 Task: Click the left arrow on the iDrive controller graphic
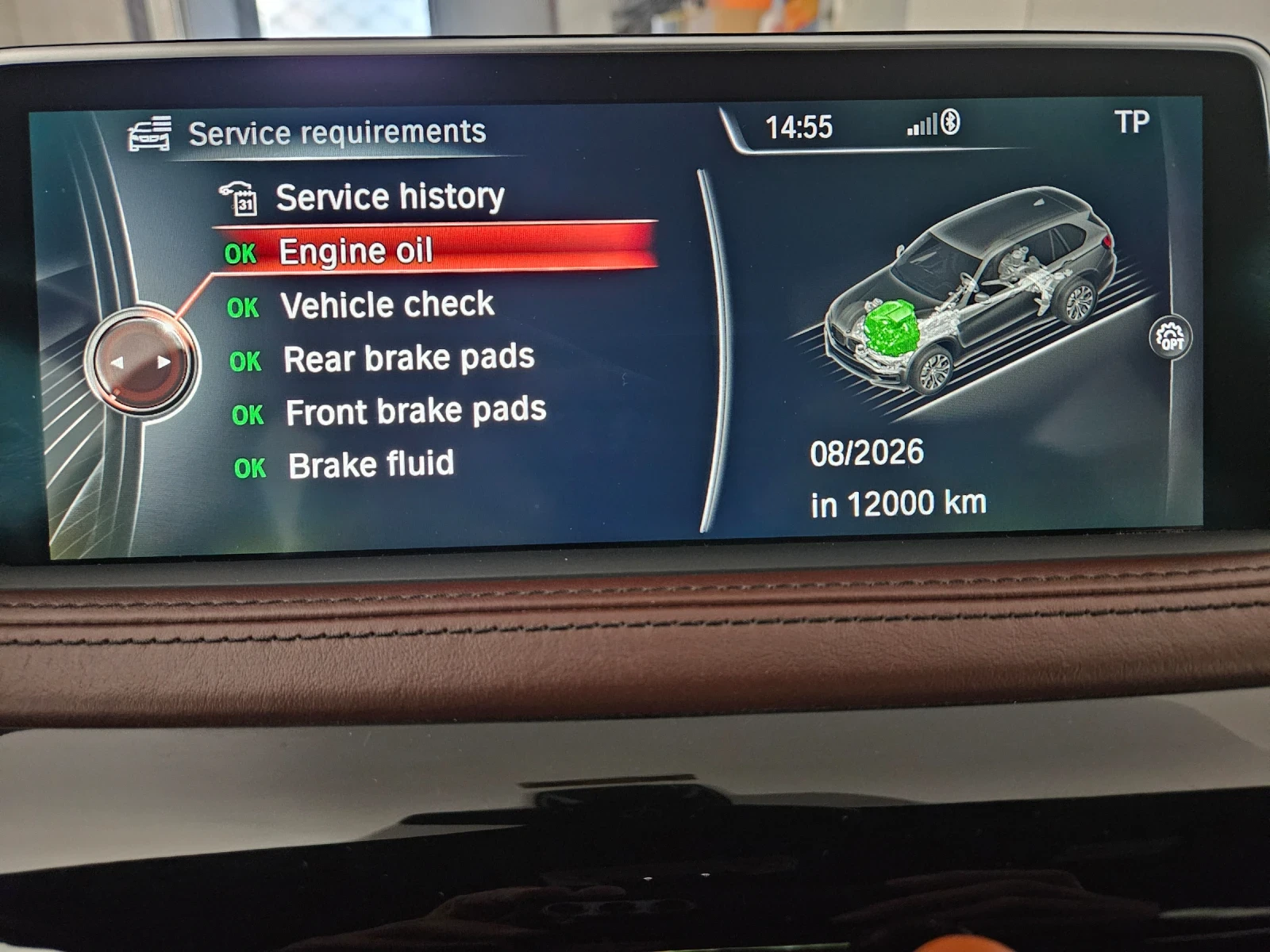pos(119,363)
